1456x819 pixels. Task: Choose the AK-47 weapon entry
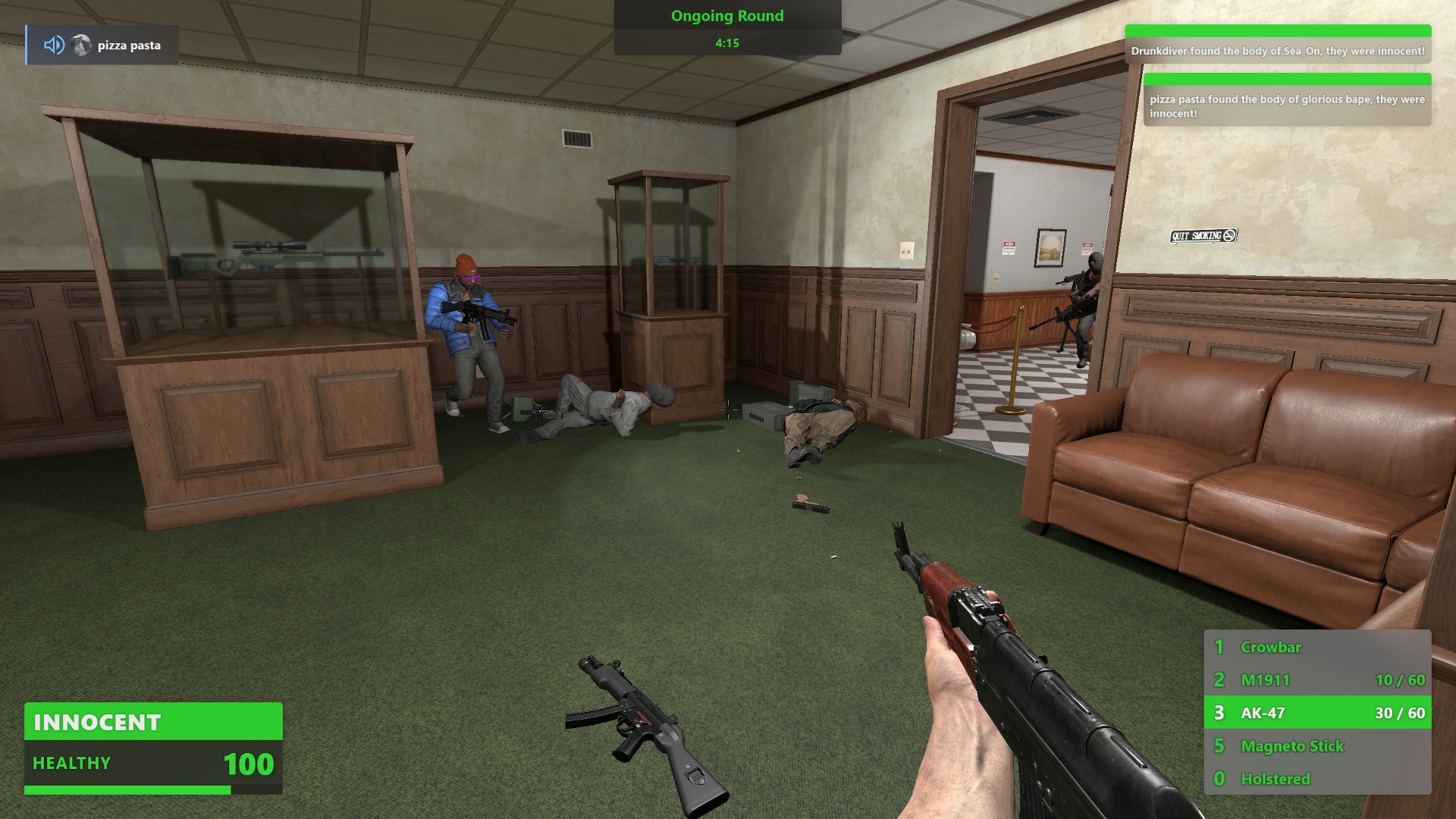pos(1316,713)
